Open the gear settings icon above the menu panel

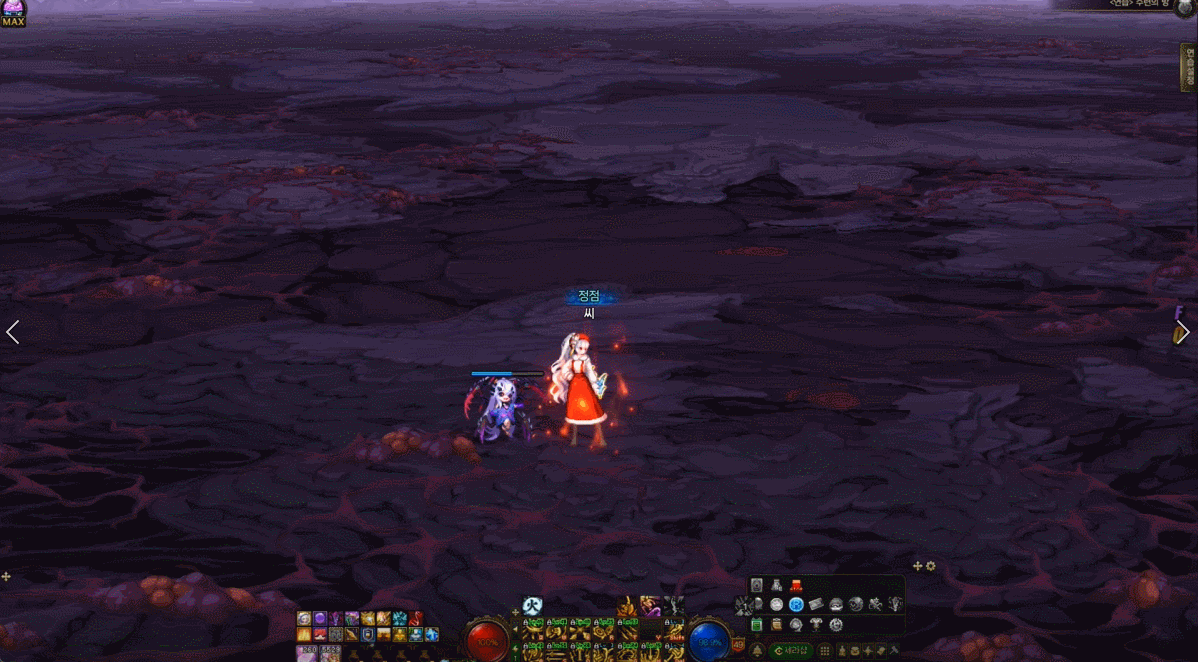[x=931, y=566]
